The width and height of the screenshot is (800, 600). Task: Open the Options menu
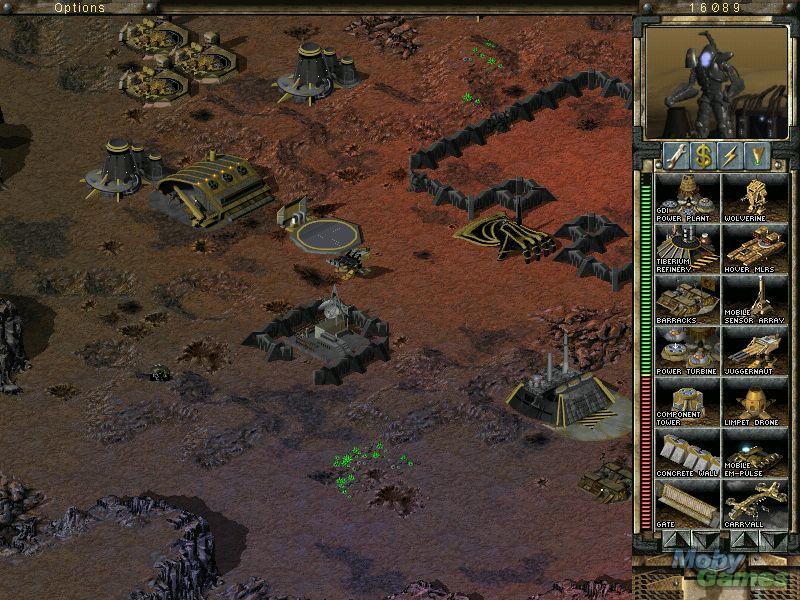(x=79, y=8)
